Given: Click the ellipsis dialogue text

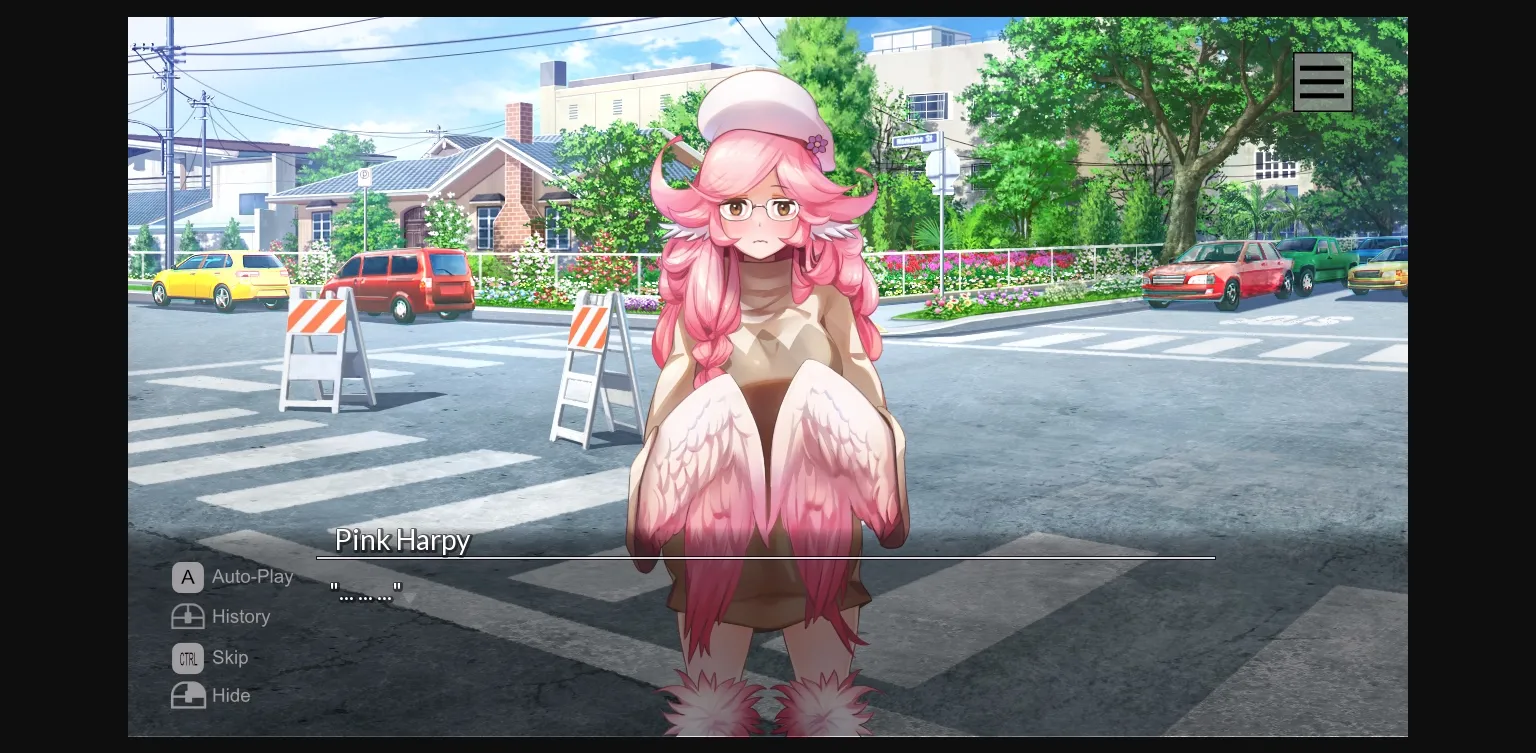Looking at the screenshot, I should coord(364,591).
